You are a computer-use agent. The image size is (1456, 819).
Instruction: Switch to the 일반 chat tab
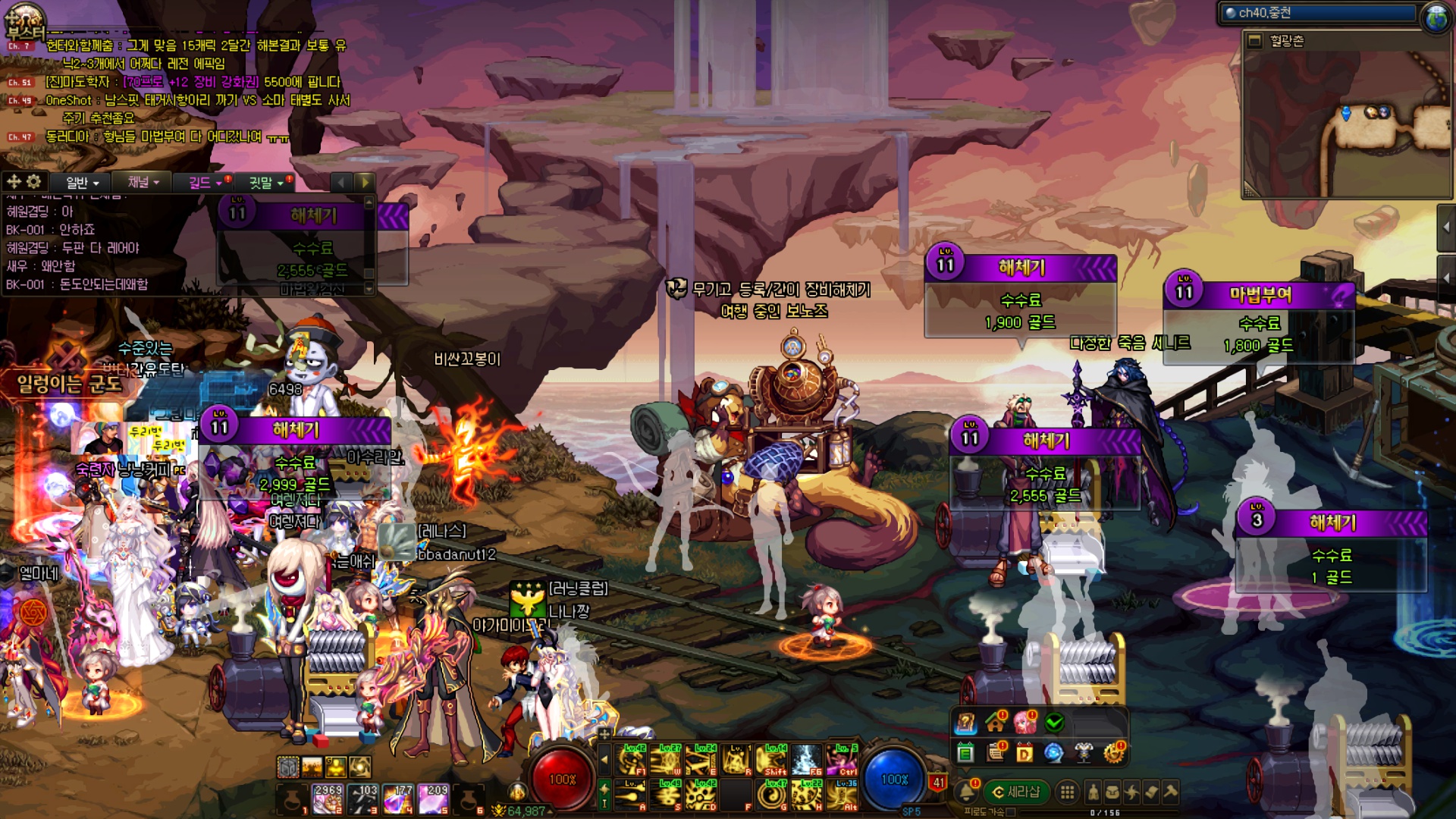tap(82, 183)
